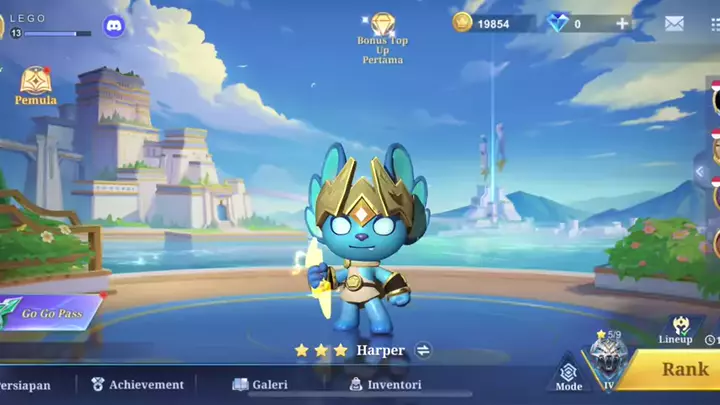Open the Discord icon link

(115, 27)
